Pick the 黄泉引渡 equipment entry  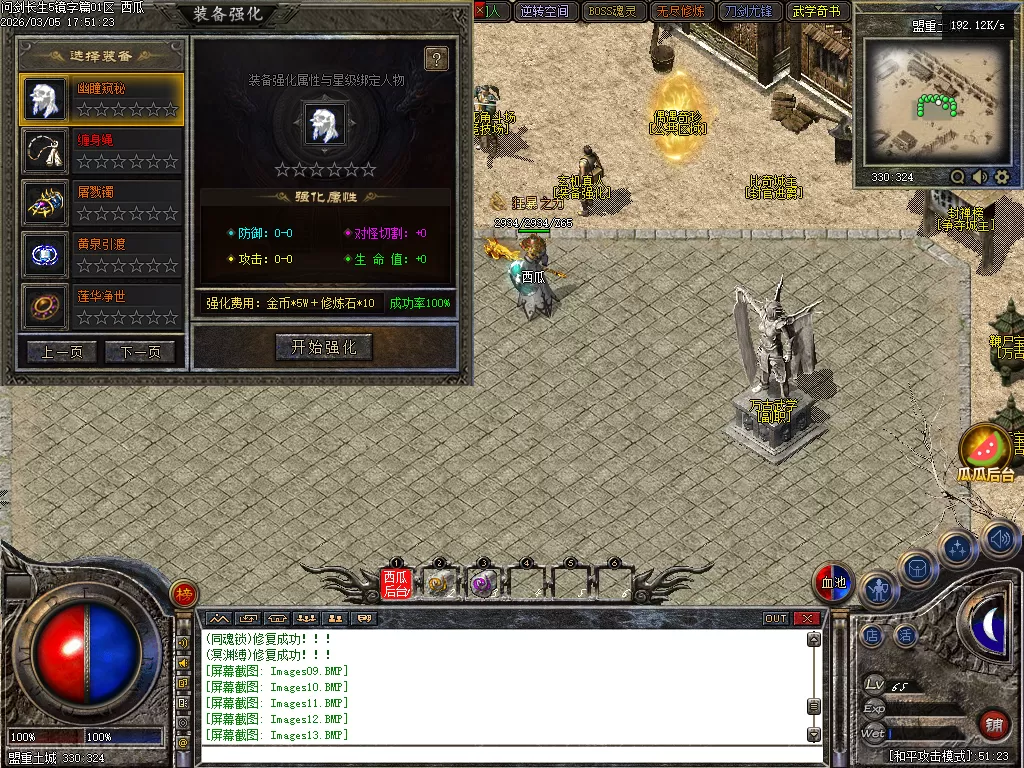click(x=101, y=255)
